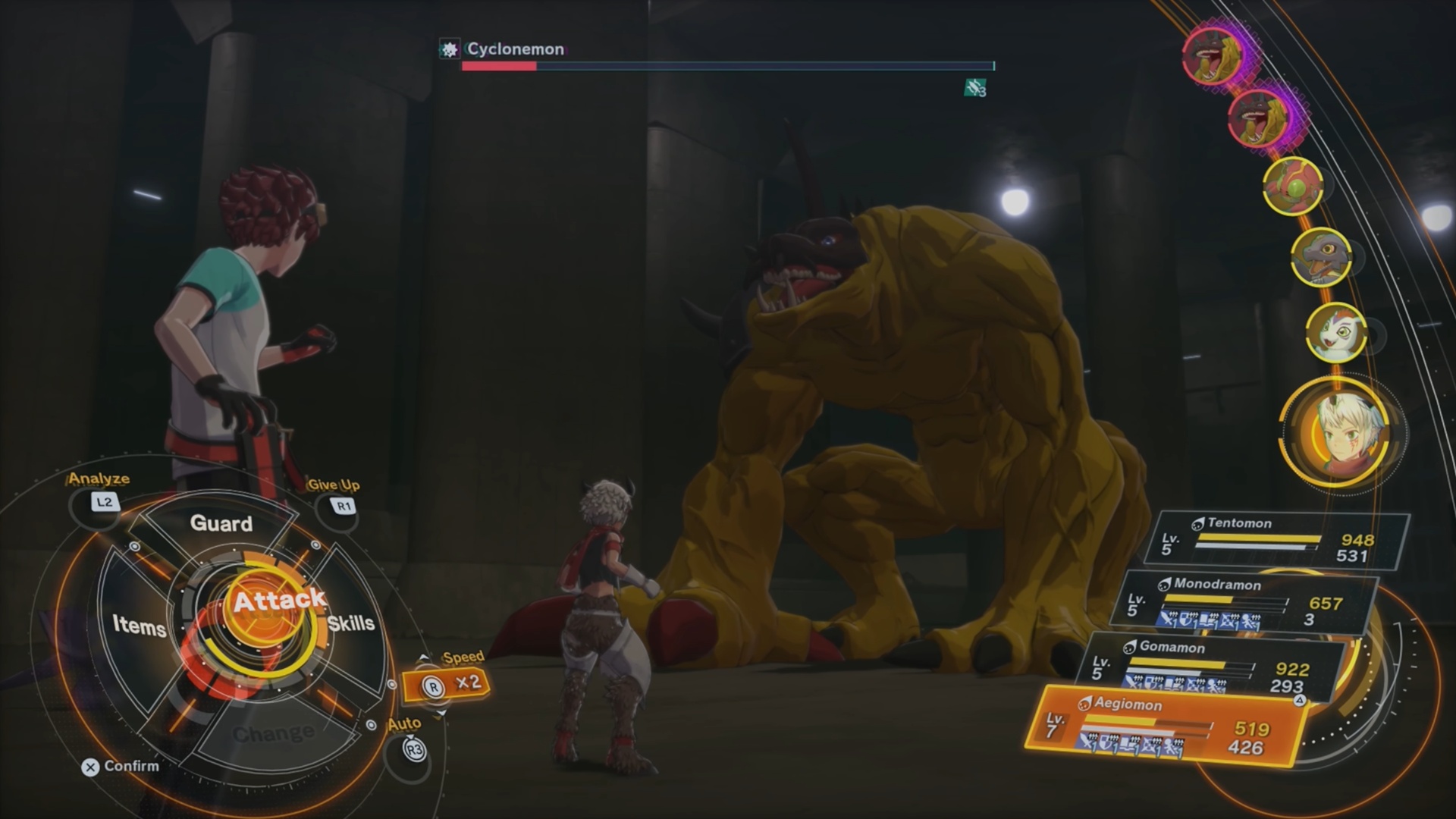Click Monodramon's turn order portrait

click(1321, 256)
